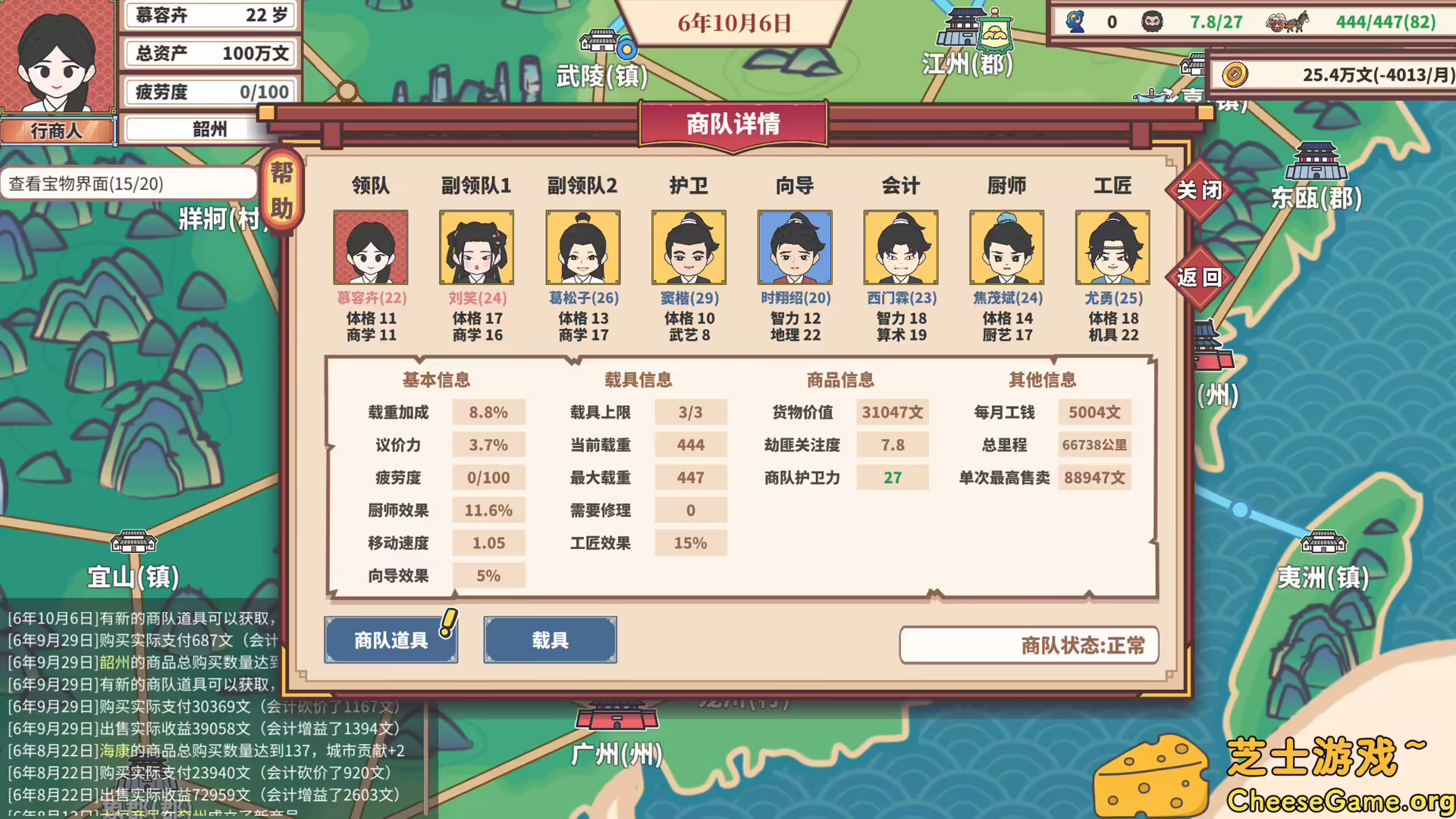Image resolution: width=1456 pixels, height=819 pixels.
Task: Open the 帮助 help tab
Action: [282, 189]
